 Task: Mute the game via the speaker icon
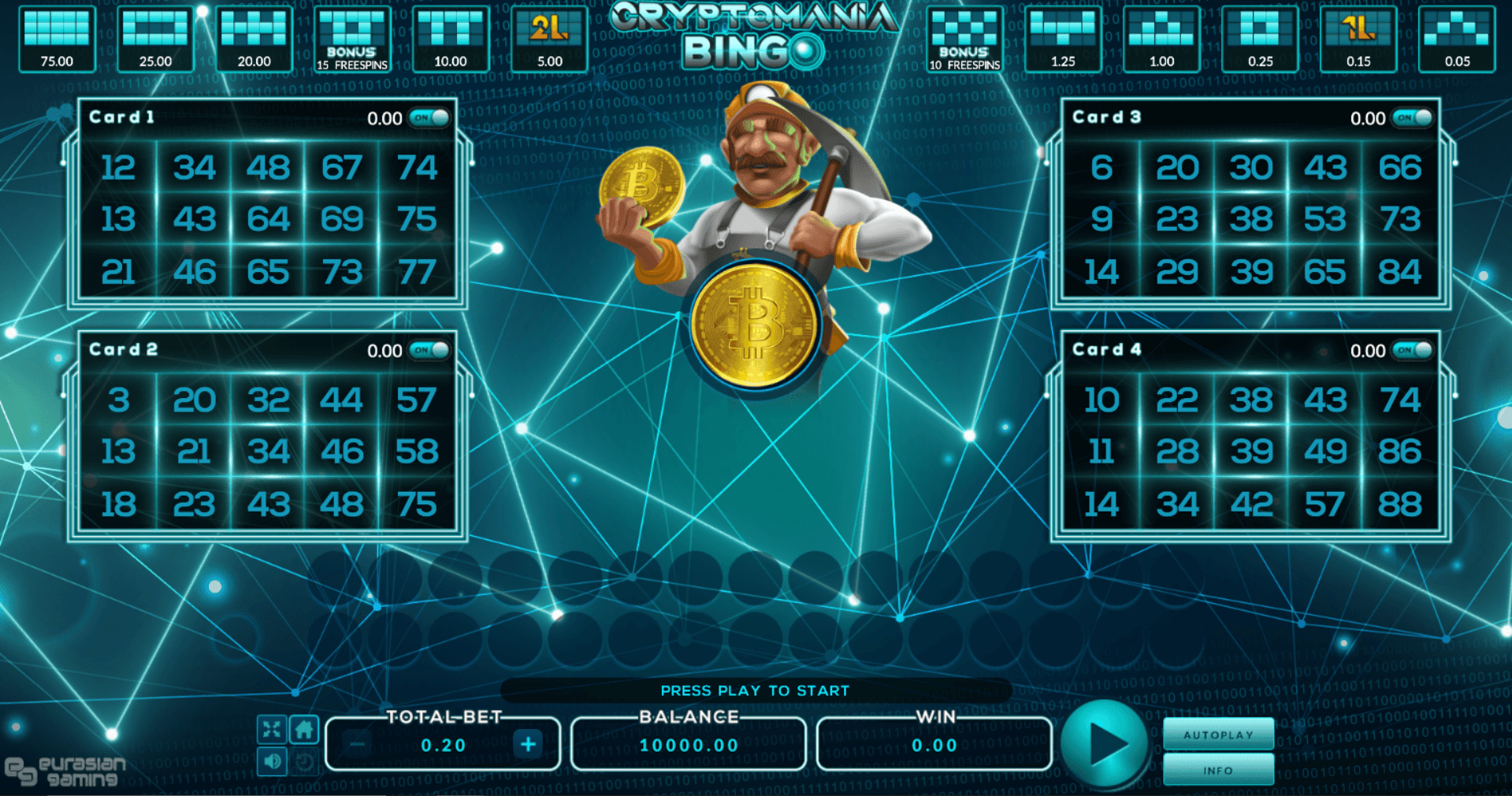coord(272,762)
